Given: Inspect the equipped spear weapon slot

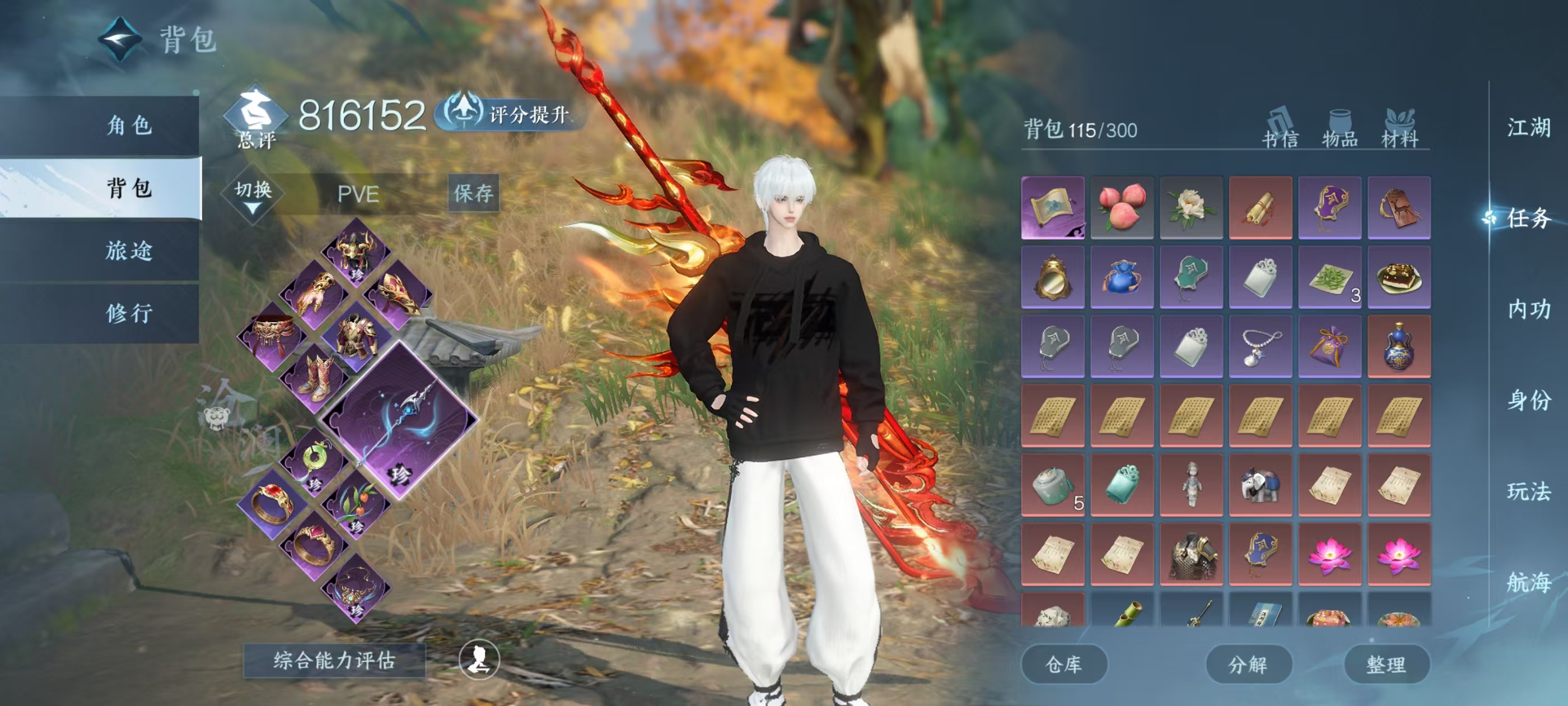Looking at the screenshot, I should [x=399, y=420].
